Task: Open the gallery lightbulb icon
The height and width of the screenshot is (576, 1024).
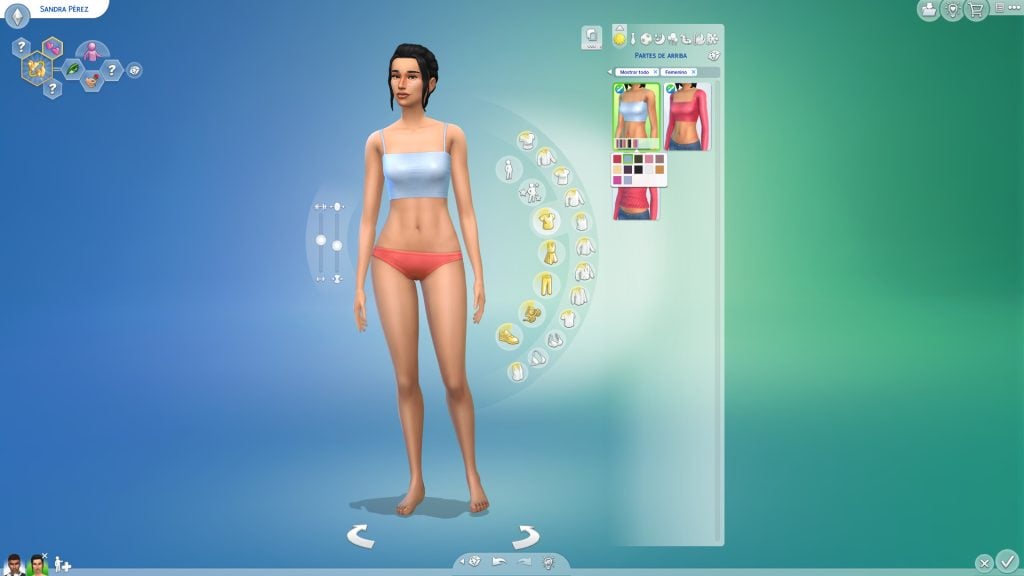Action: [x=952, y=9]
